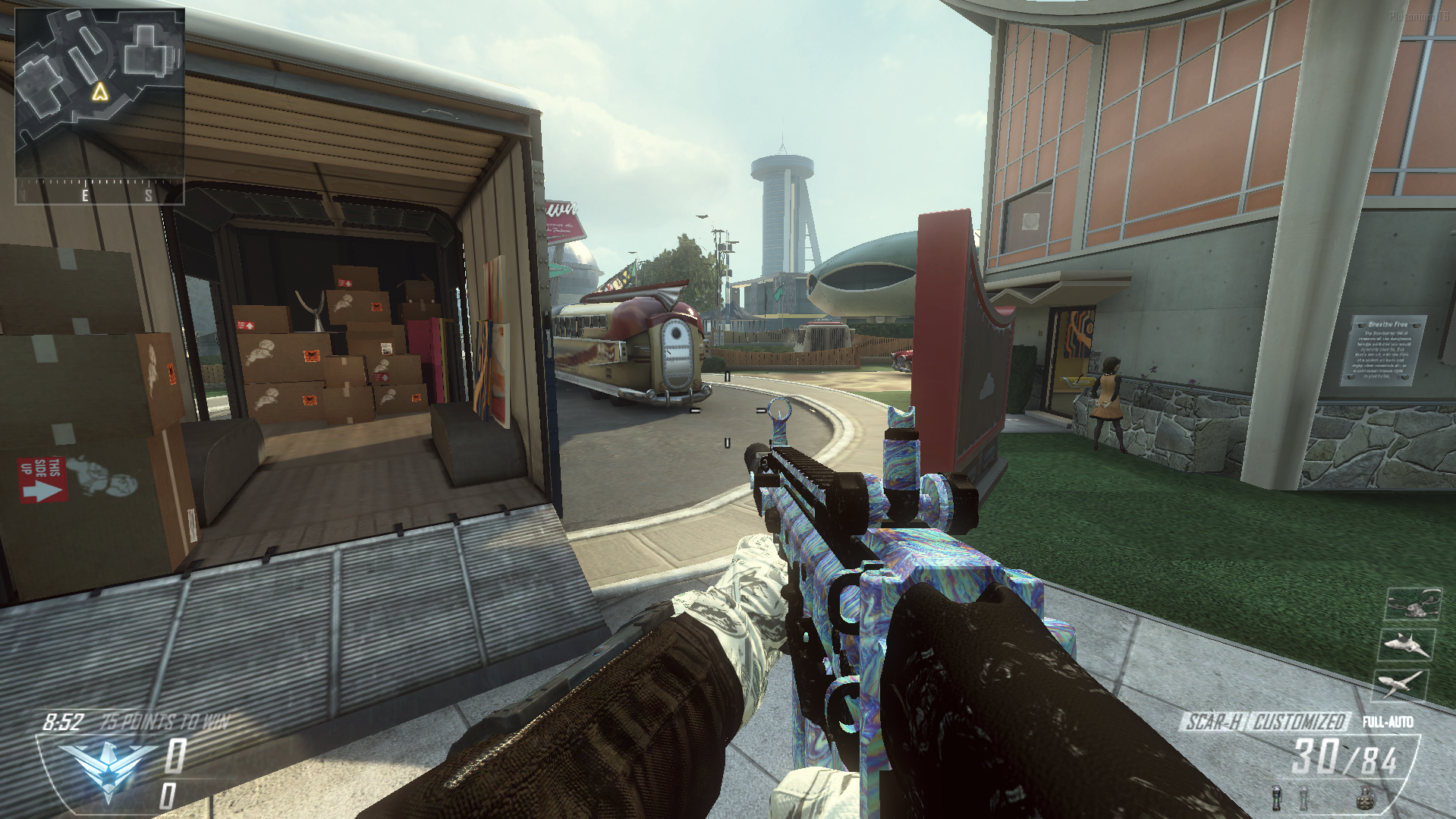Image resolution: width=1456 pixels, height=819 pixels.
Task: Select the UAV plane scorestreak icon
Action: coord(1400,684)
